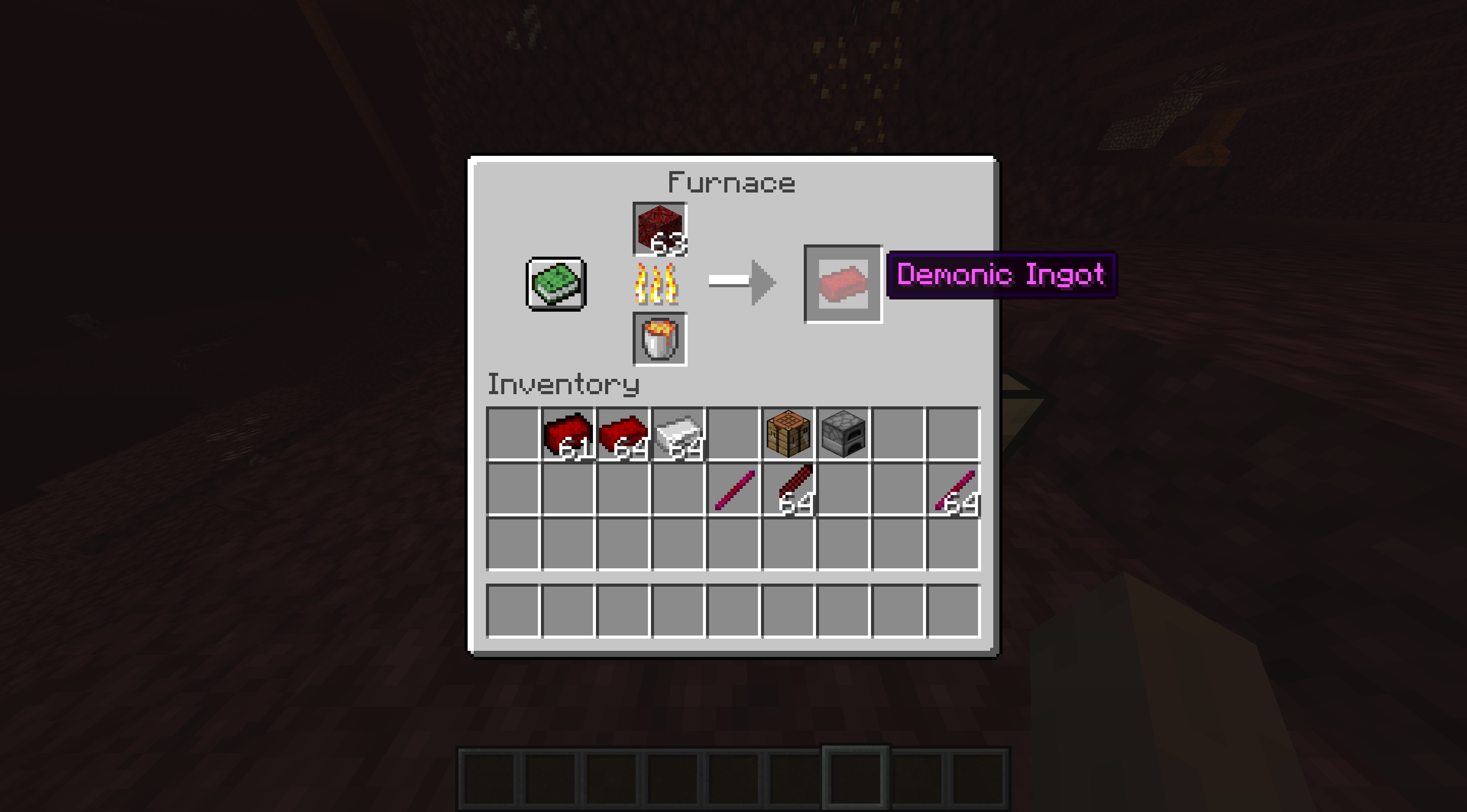Grab the stack of 64 demonic rods beside the crafting table

788,488
